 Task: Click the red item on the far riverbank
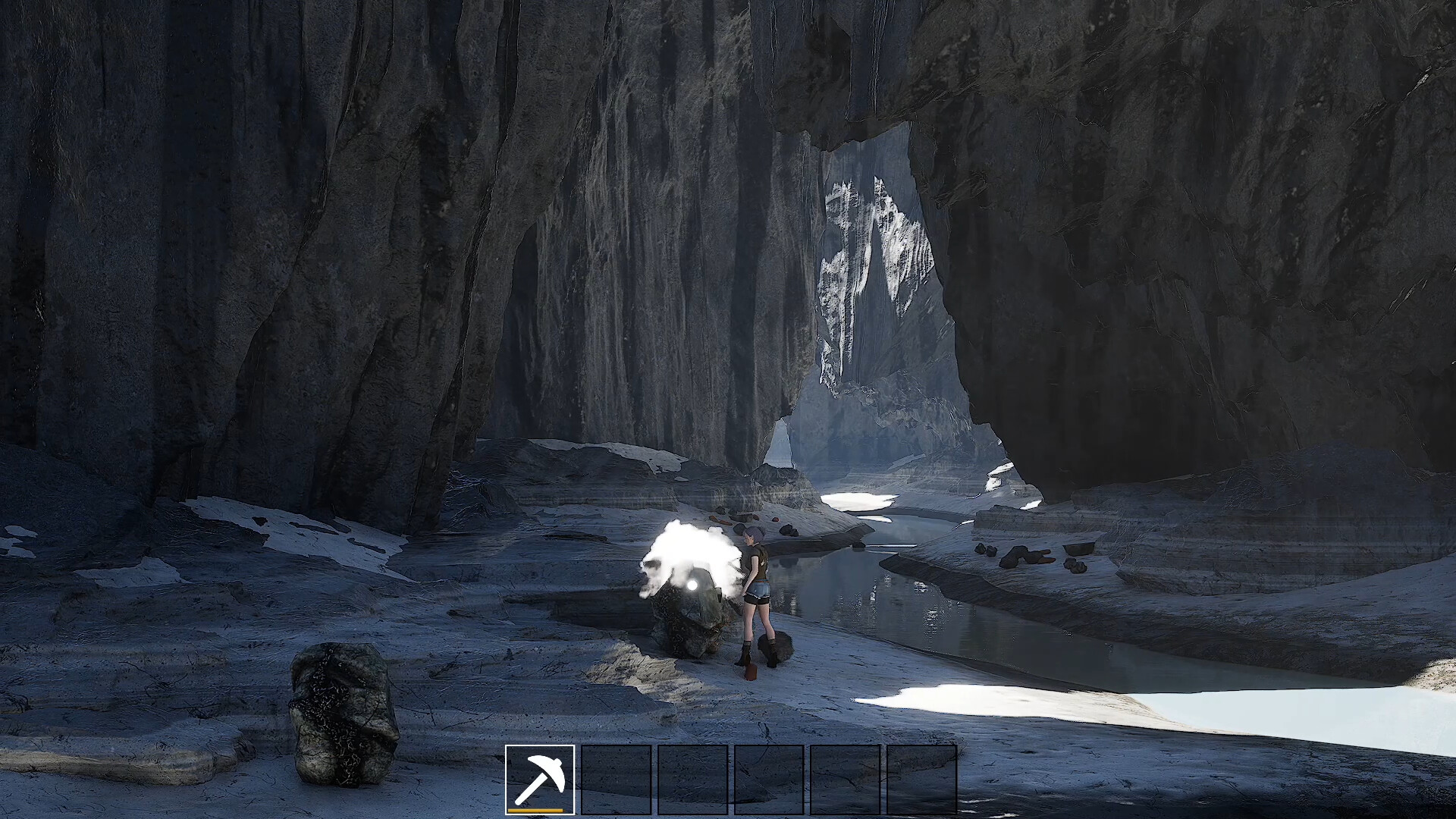(775, 518)
